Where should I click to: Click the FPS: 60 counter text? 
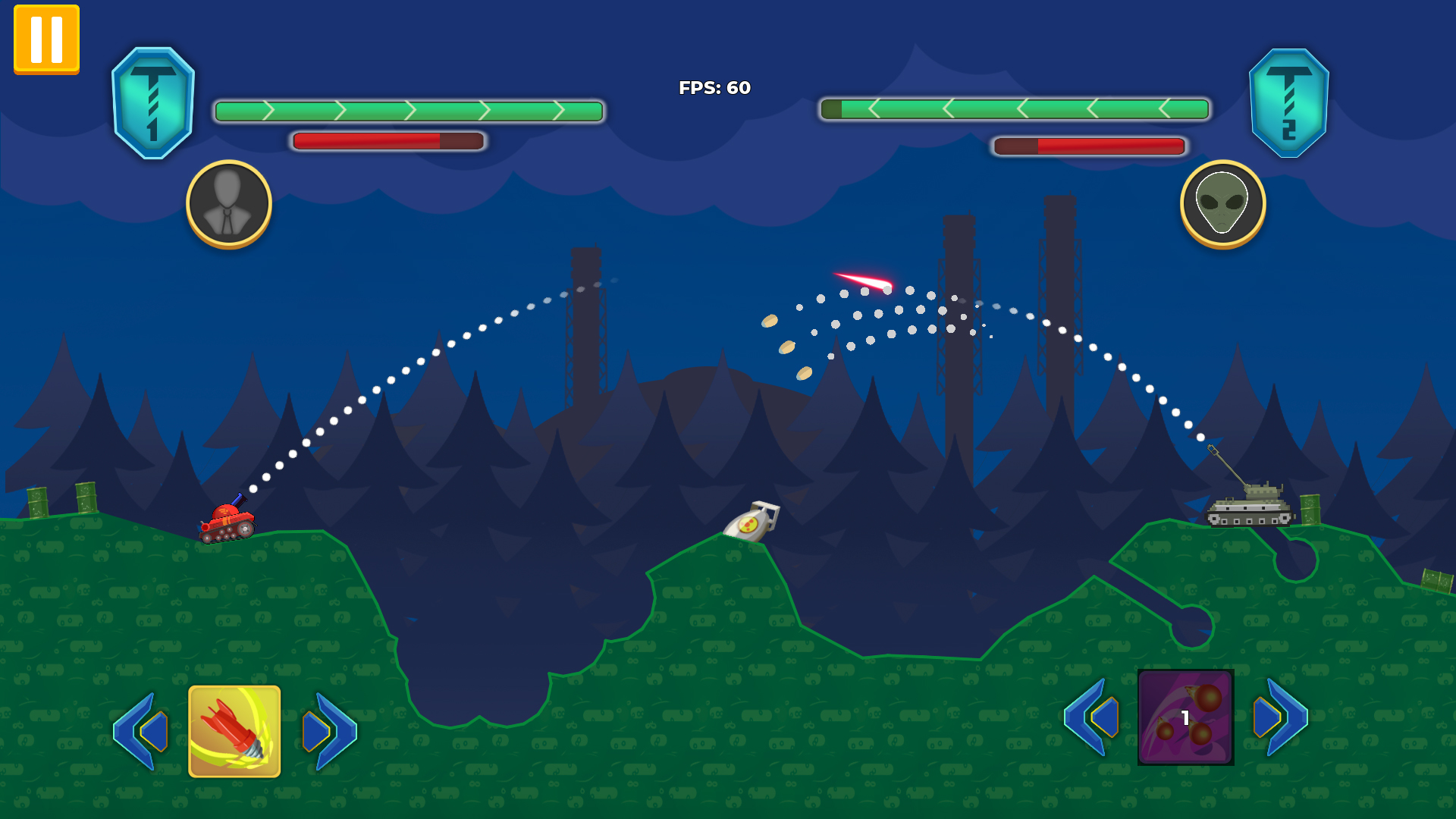click(714, 89)
